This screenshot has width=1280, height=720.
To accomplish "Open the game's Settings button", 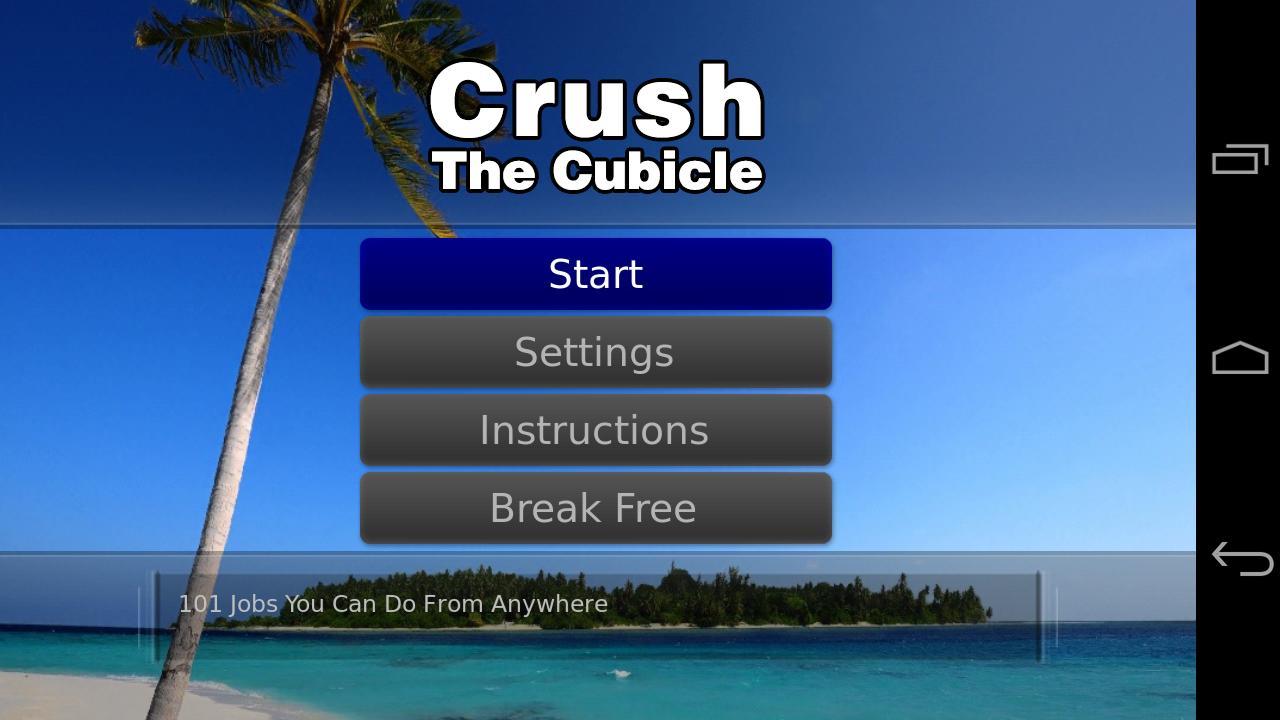I will coord(595,351).
